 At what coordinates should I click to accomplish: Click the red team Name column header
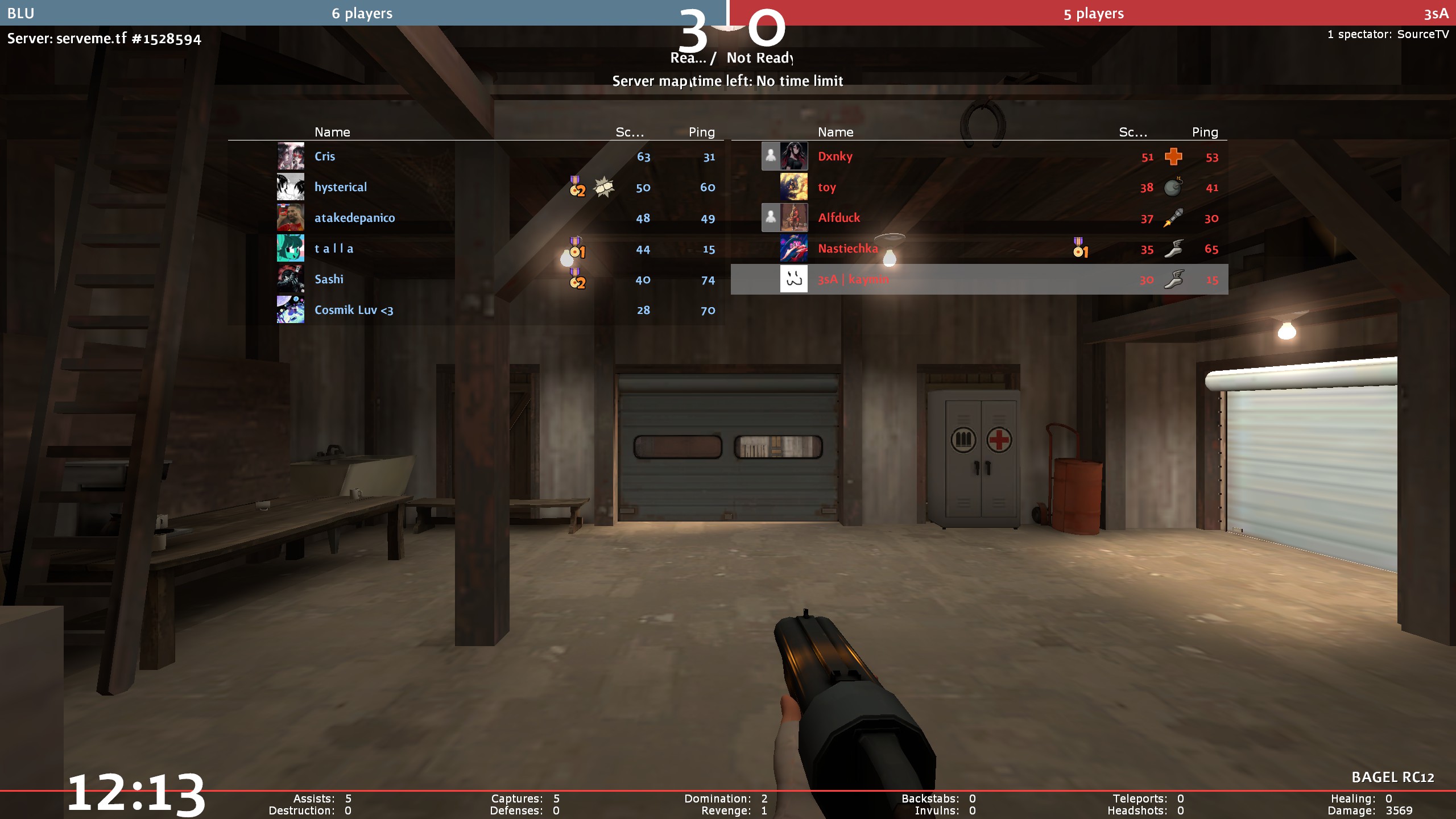click(835, 132)
